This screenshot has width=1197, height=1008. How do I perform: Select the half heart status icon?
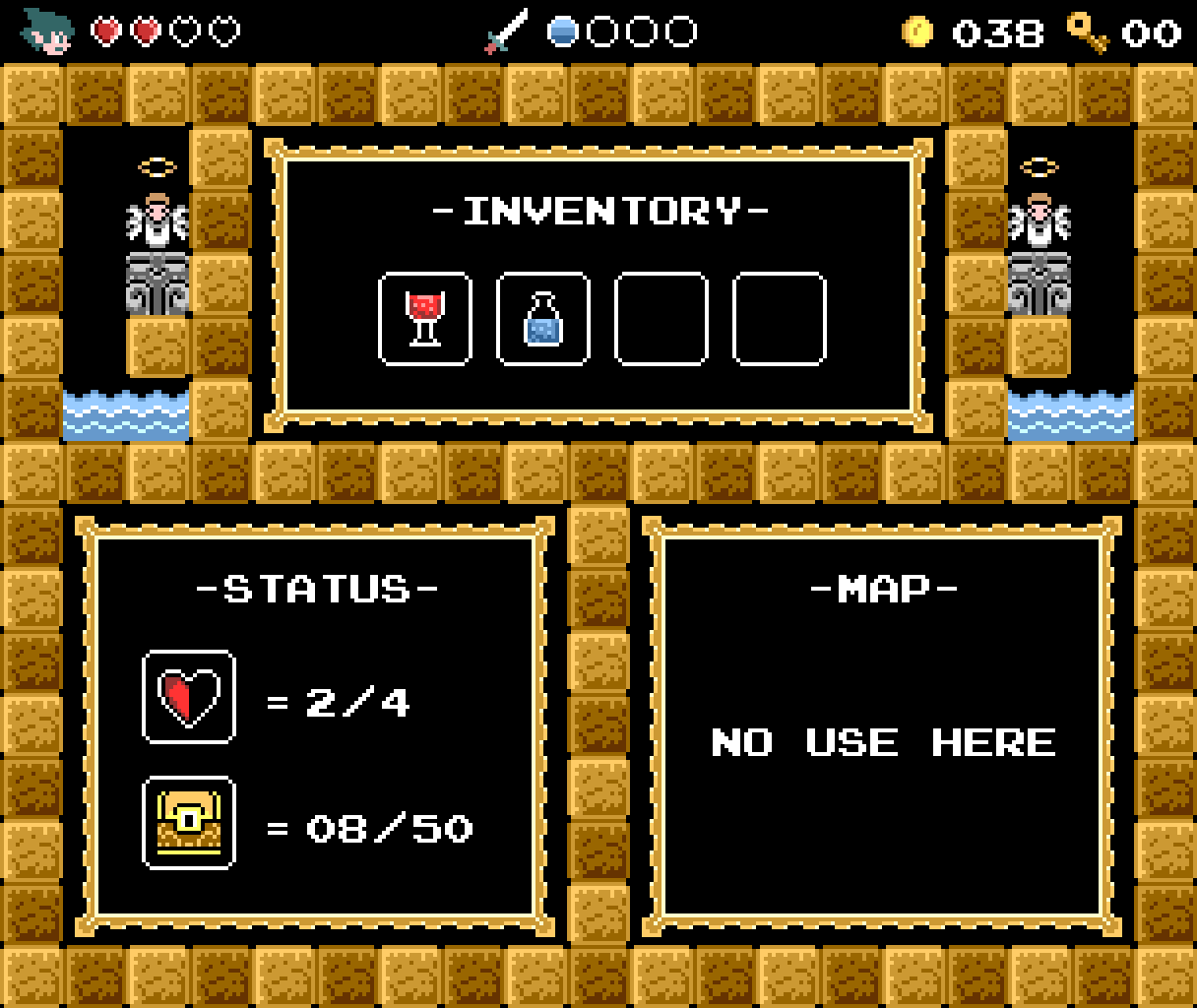189,697
